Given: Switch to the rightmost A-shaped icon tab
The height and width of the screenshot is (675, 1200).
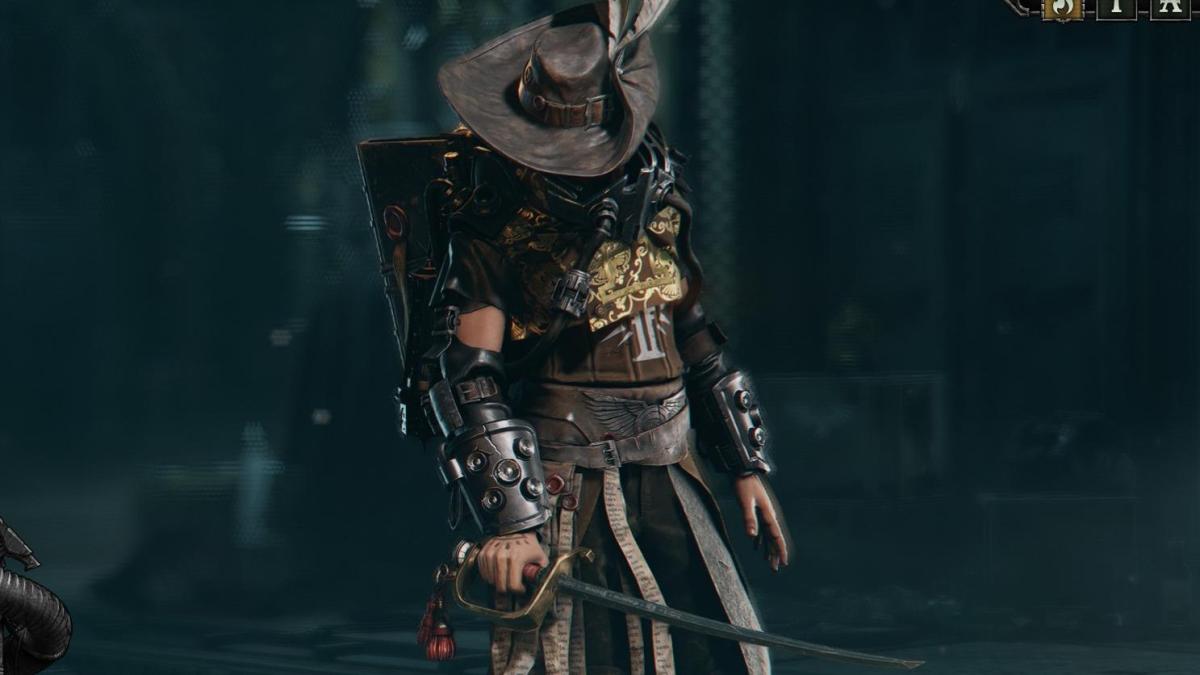Looking at the screenshot, I should click(x=1169, y=8).
